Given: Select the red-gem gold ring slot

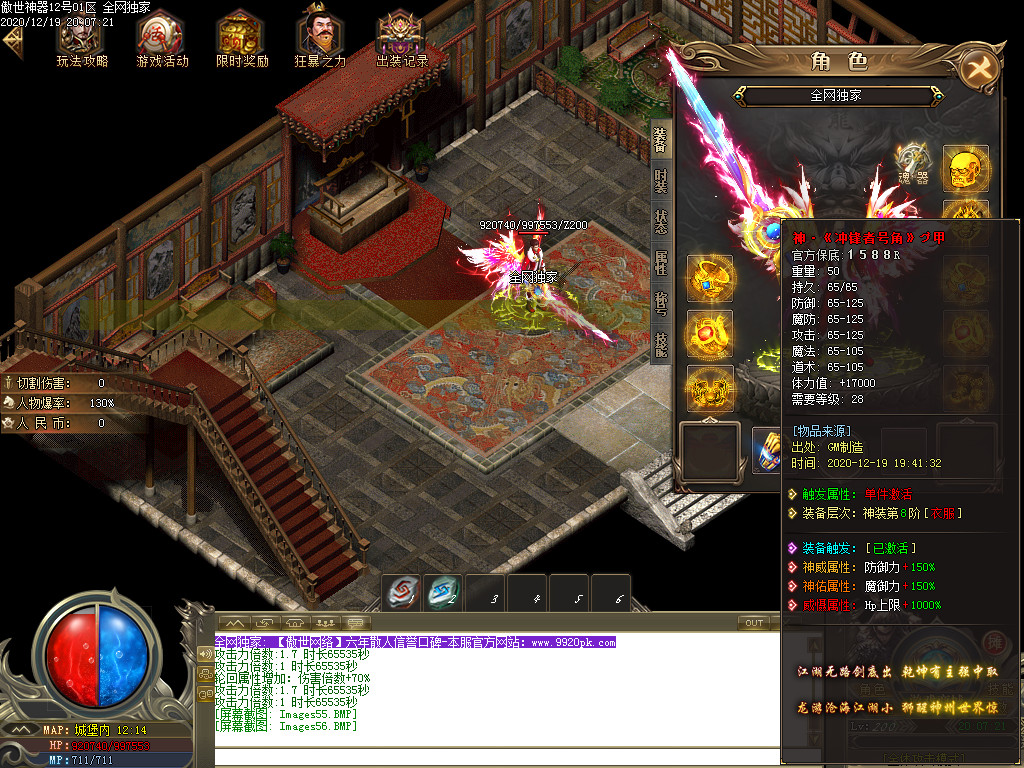Looking at the screenshot, I should (x=709, y=334).
